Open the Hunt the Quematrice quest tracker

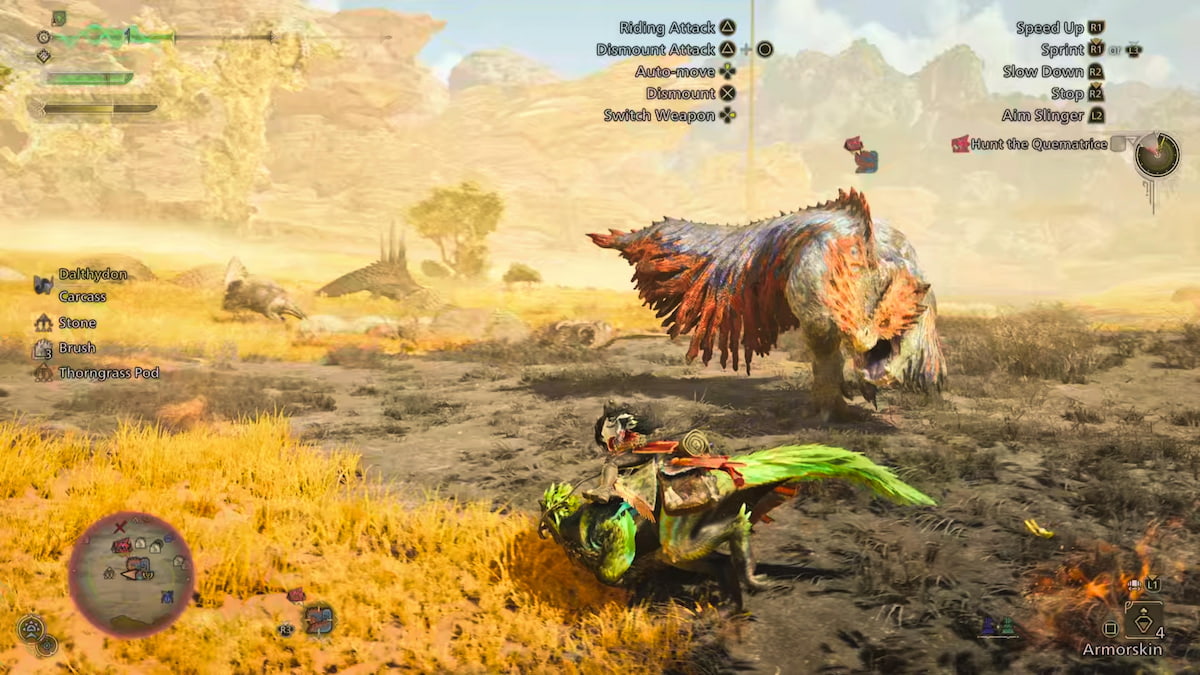pos(1038,144)
